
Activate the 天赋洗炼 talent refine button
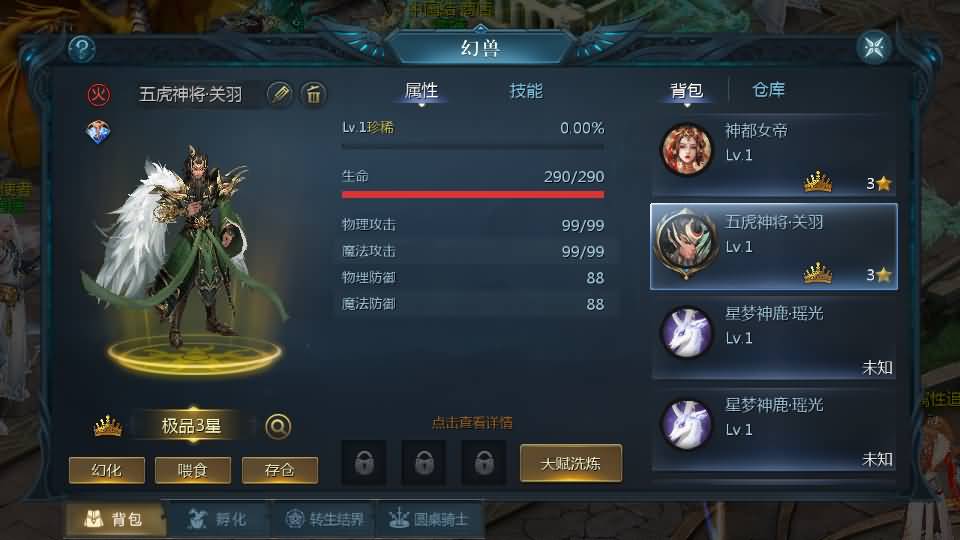pos(571,463)
